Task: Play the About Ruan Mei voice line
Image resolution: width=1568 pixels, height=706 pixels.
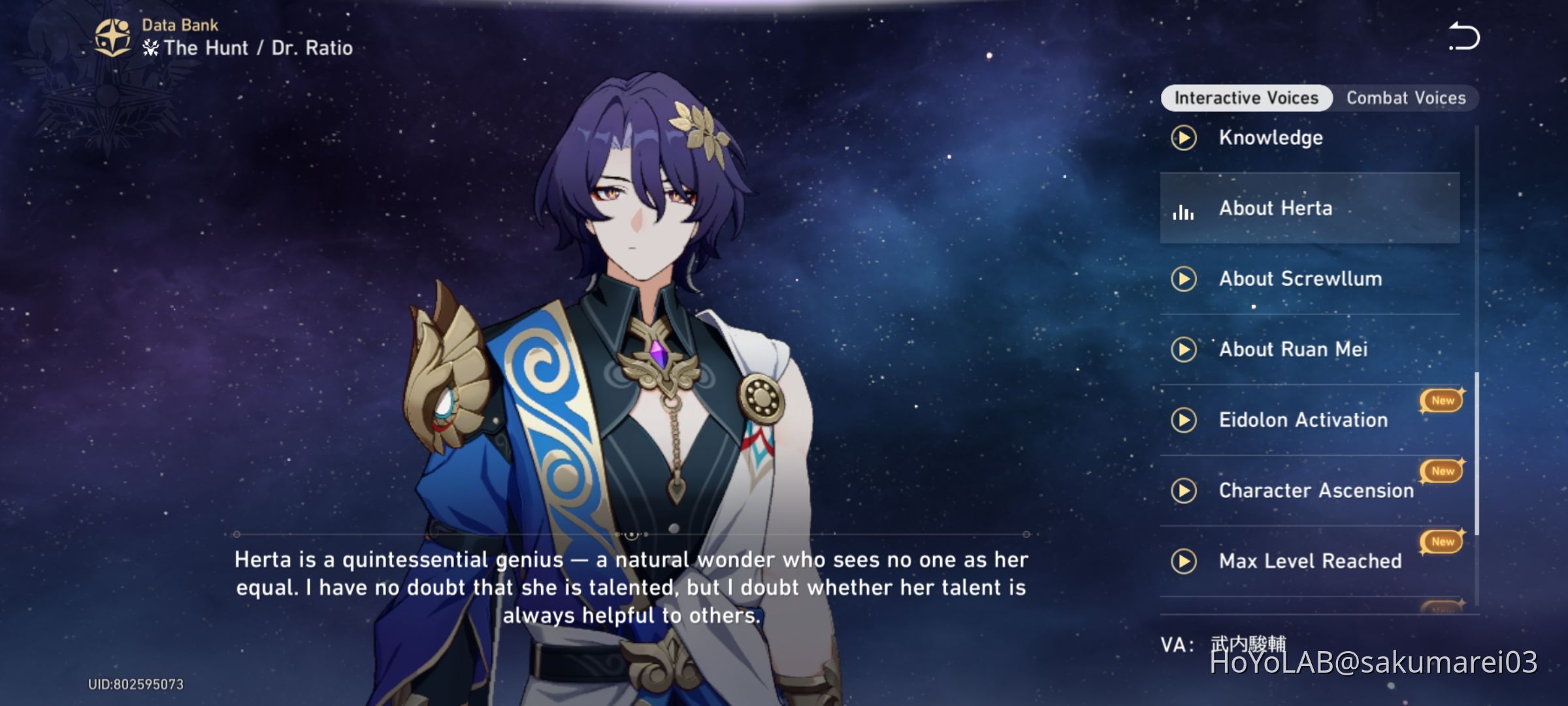Action: (1184, 350)
